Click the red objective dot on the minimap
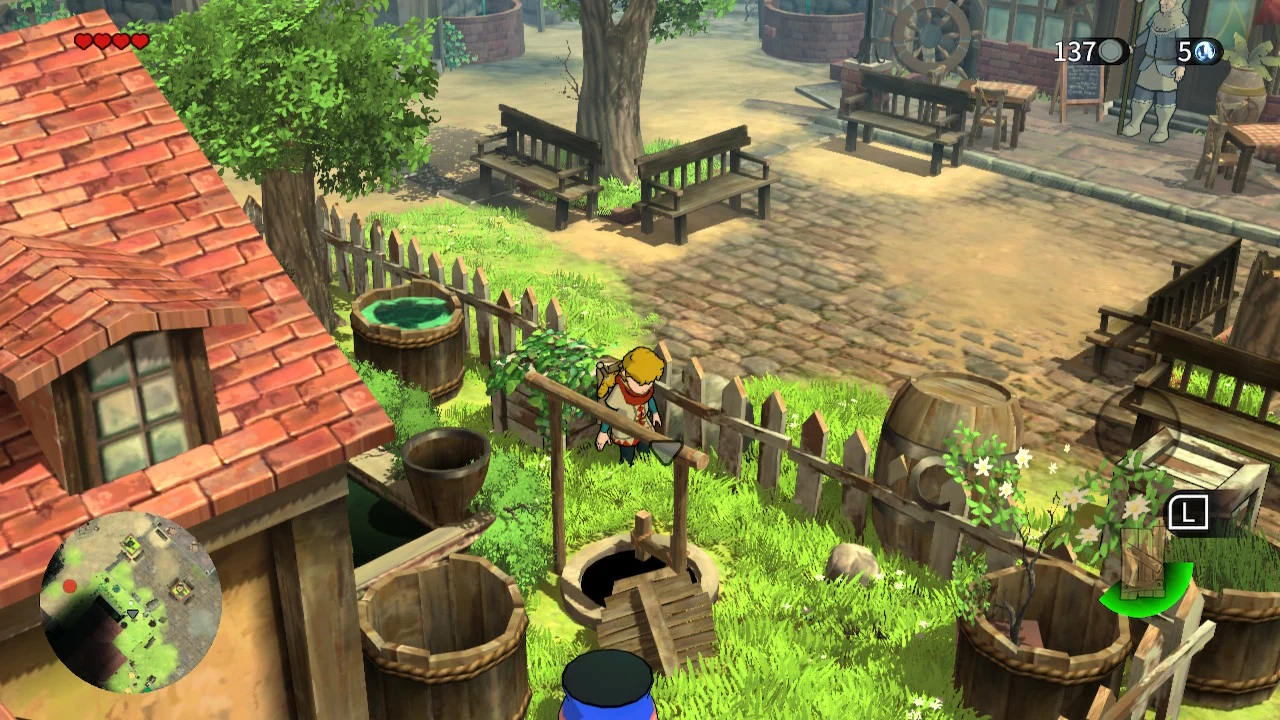This screenshot has height=720, width=1280. pos(68,585)
